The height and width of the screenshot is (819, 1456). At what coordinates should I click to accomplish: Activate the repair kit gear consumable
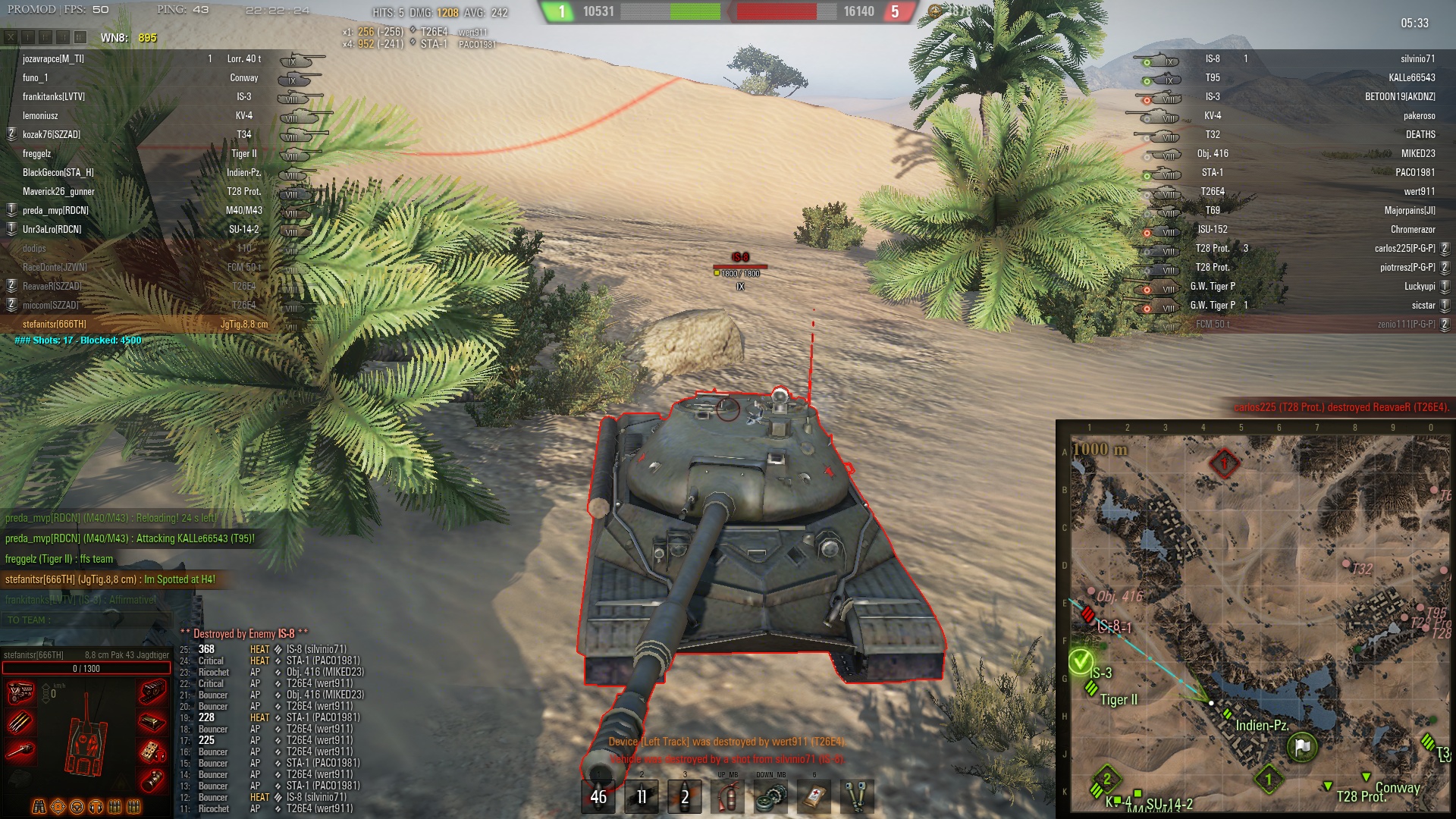tap(771, 796)
